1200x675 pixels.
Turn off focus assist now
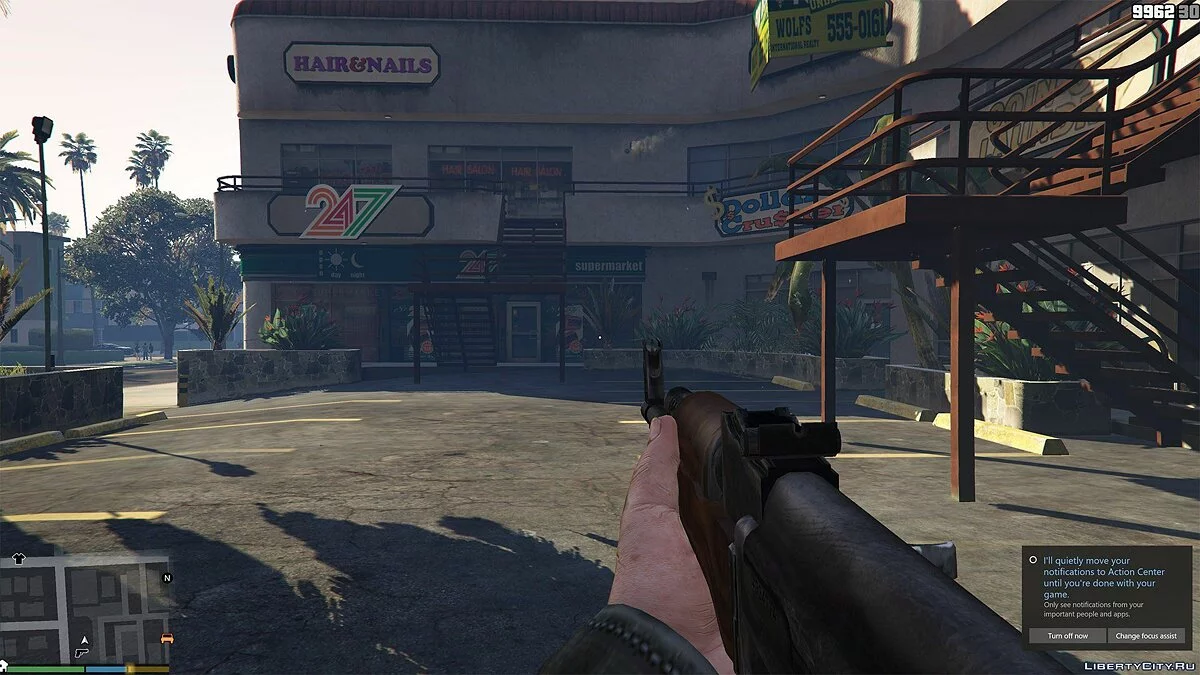(1067, 635)
